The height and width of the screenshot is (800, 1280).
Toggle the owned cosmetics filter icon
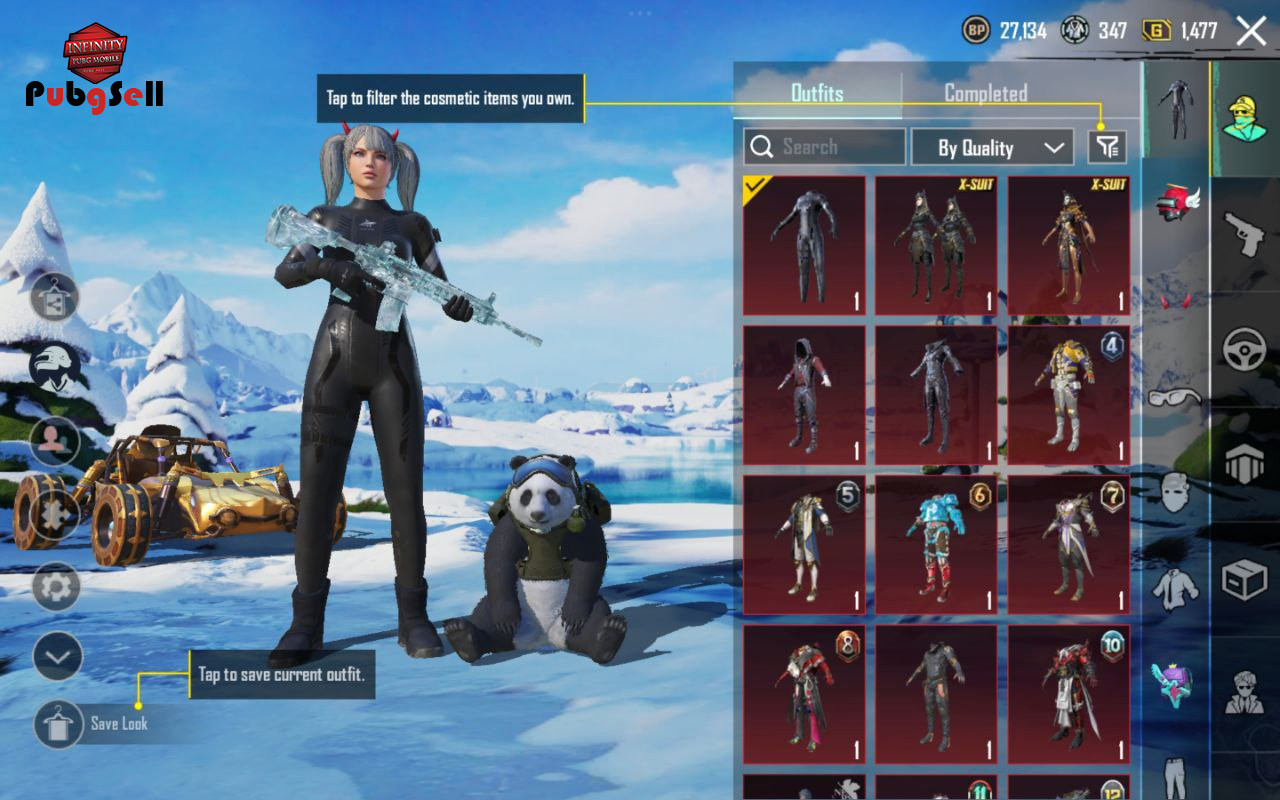[1107, 148]
